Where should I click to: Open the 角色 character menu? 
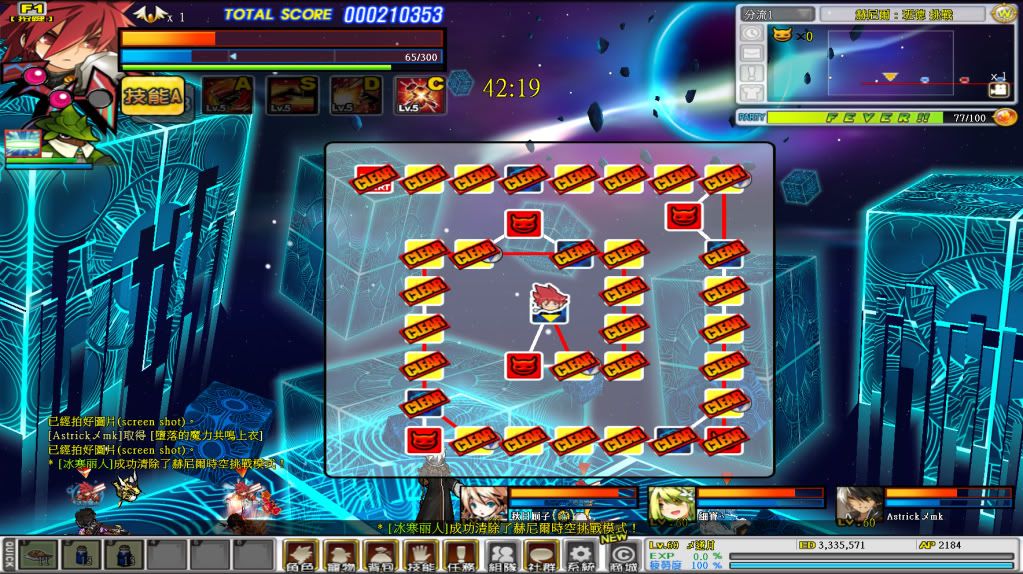coord(300,555)
